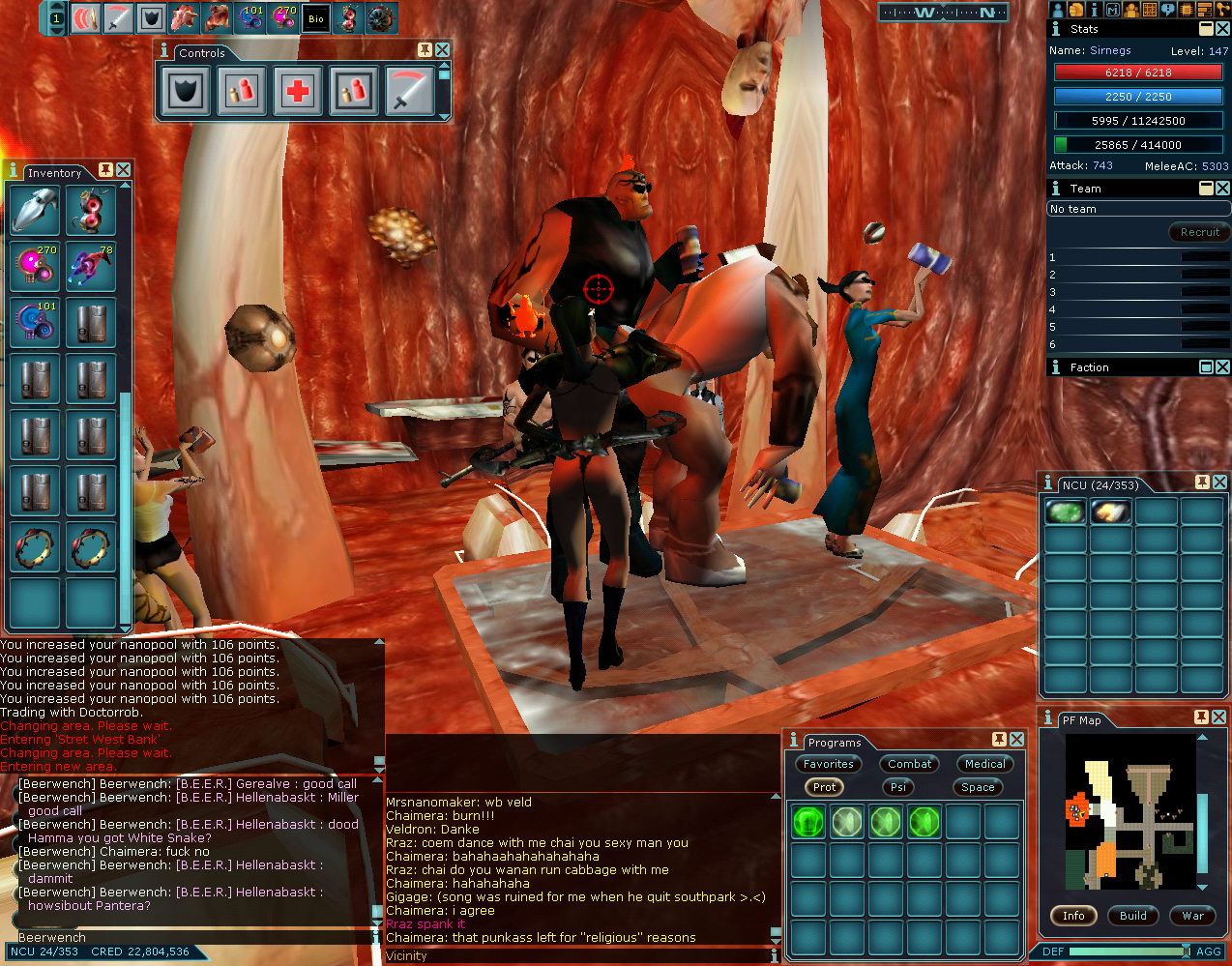The width and height of the screenshot is (1232, 966).
Task: Select the Bio hotbar slot
Action: point(316,18)
